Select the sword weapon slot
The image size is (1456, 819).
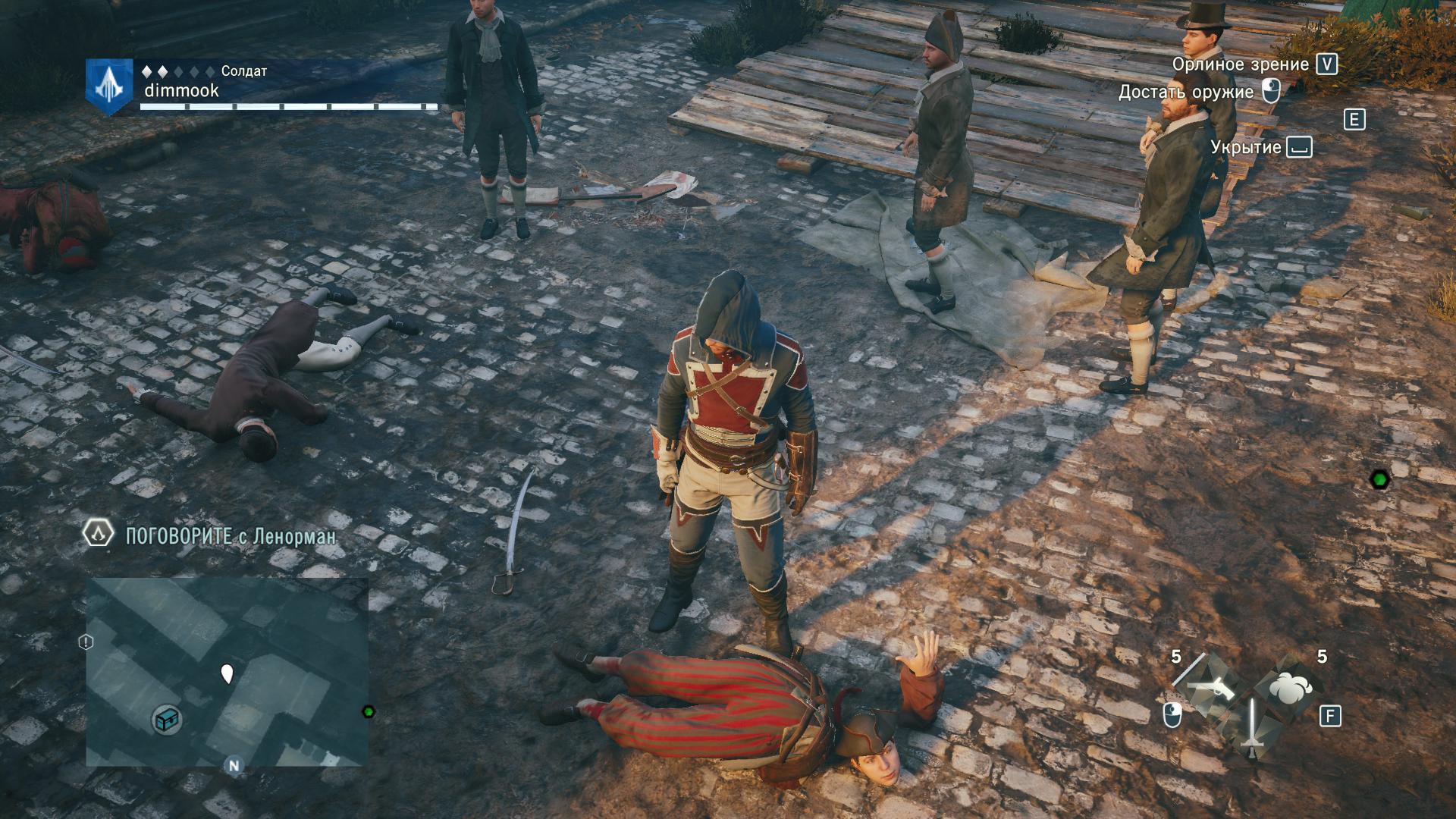(x=1252, y=727)
